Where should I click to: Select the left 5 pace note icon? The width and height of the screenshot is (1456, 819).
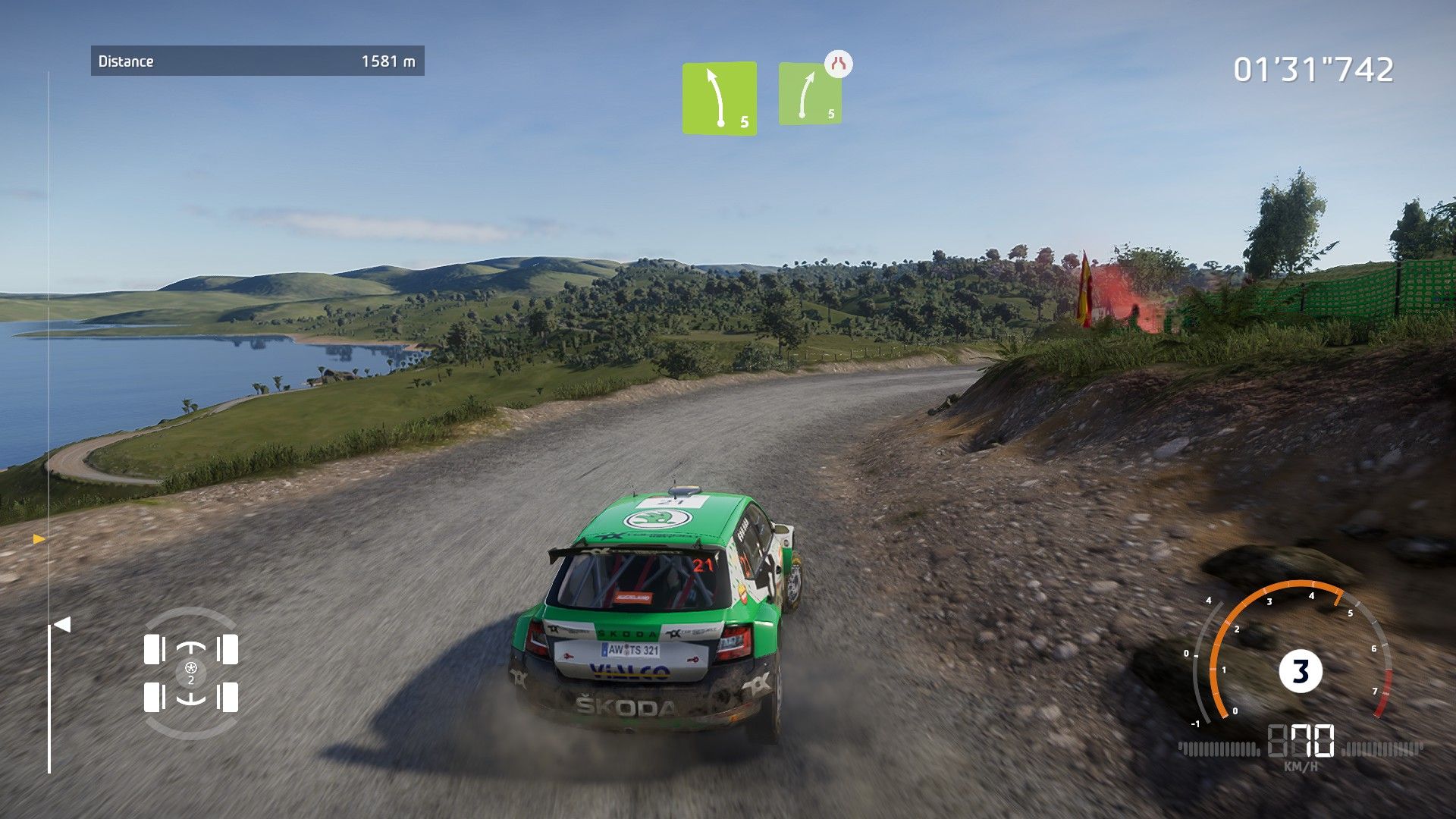pos(719,99)
